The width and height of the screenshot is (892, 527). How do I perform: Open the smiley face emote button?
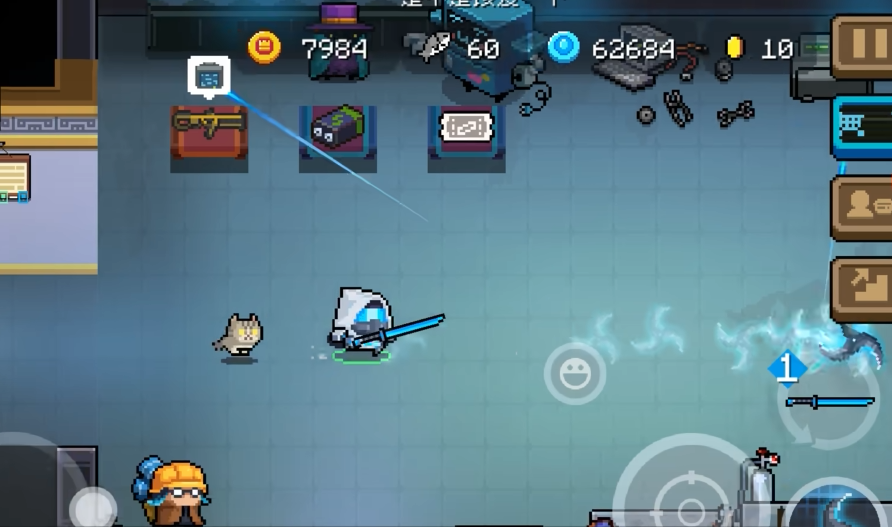click(x=575, y=374)
